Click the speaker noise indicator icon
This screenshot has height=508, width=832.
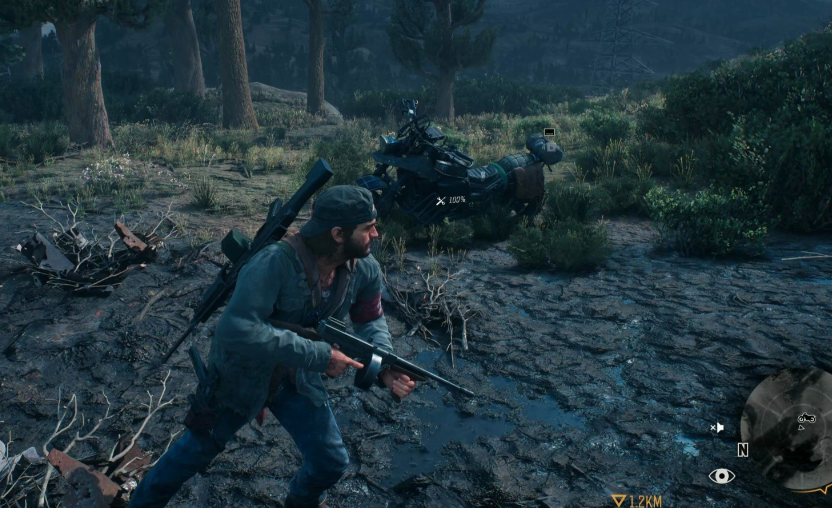pos(717,427)
